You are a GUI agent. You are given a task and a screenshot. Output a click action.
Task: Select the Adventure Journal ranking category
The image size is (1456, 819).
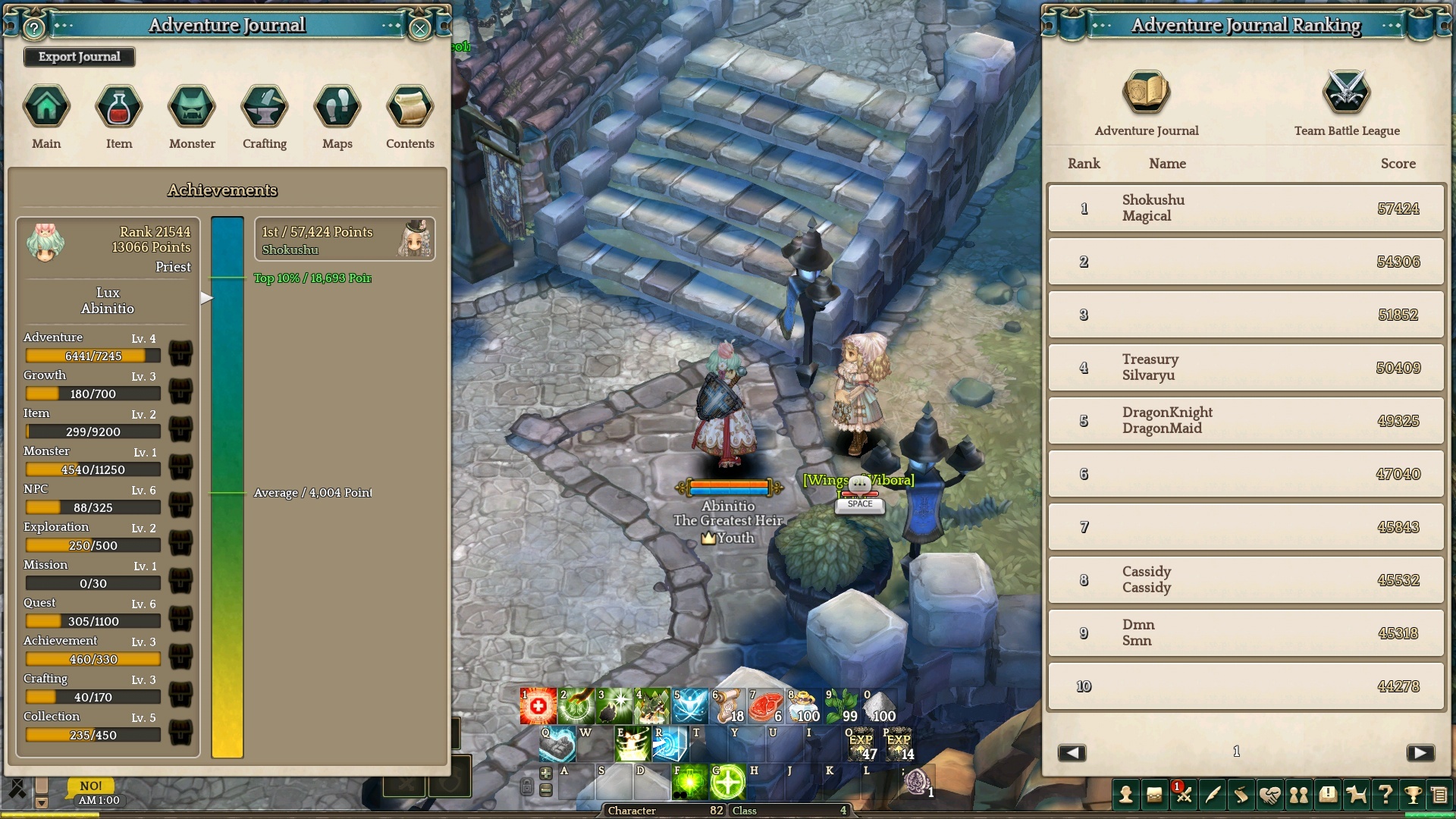click(x=1146, y=93)
